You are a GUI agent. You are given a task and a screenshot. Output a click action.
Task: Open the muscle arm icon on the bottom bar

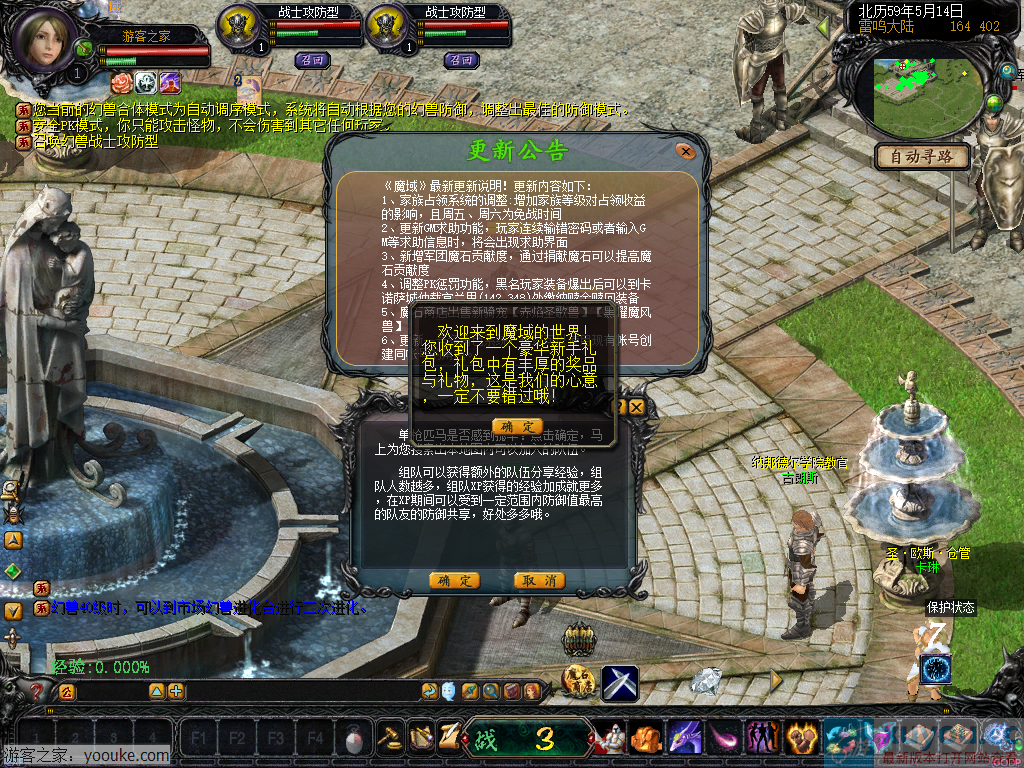799,738
